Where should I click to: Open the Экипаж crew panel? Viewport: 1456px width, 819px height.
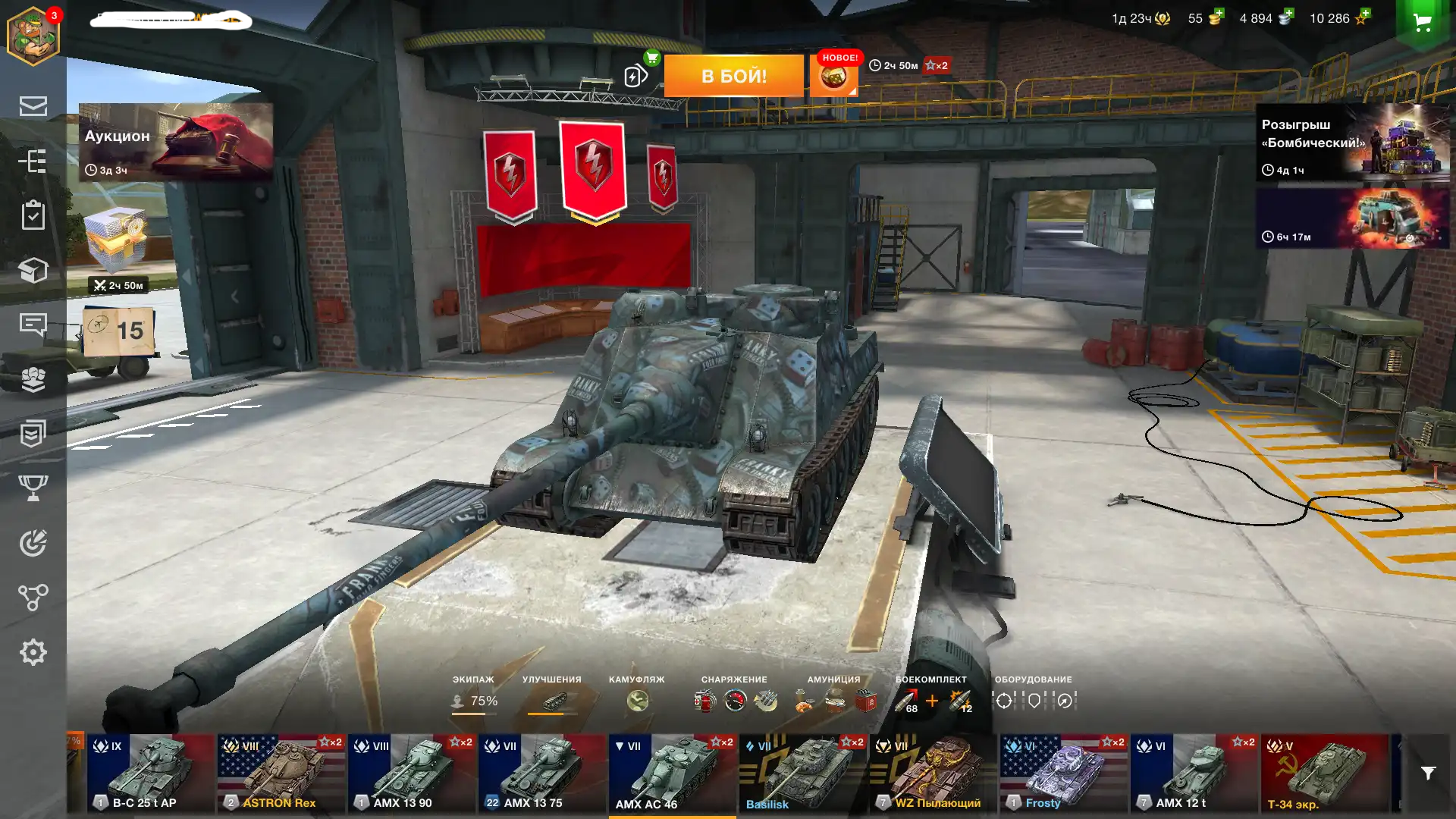click(x=474, y=695)
